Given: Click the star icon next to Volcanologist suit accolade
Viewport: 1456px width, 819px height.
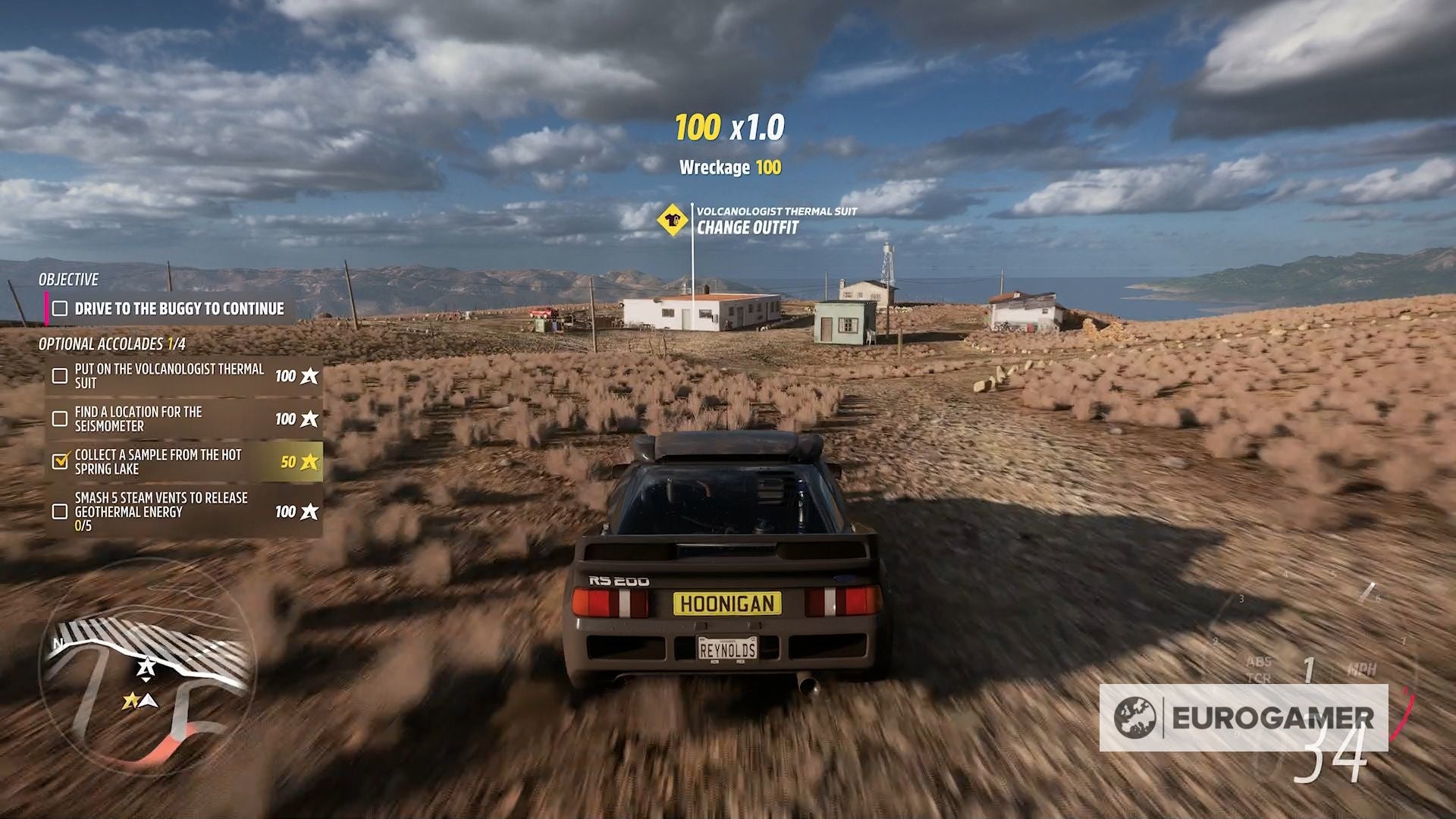Looking at the screenshot, I should click(310, 375).
